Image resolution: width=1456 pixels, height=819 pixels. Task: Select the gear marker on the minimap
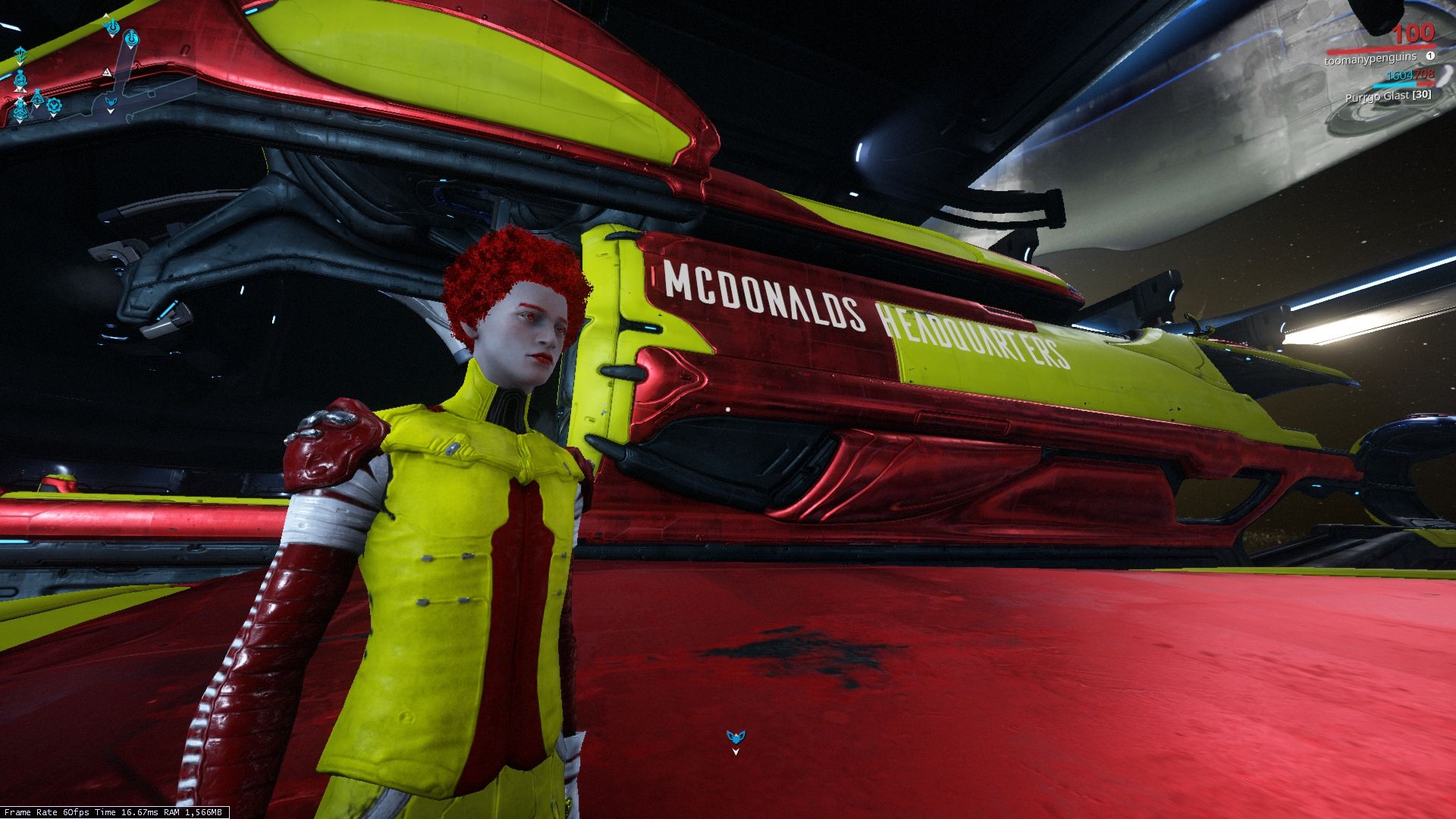coord(53,105)
